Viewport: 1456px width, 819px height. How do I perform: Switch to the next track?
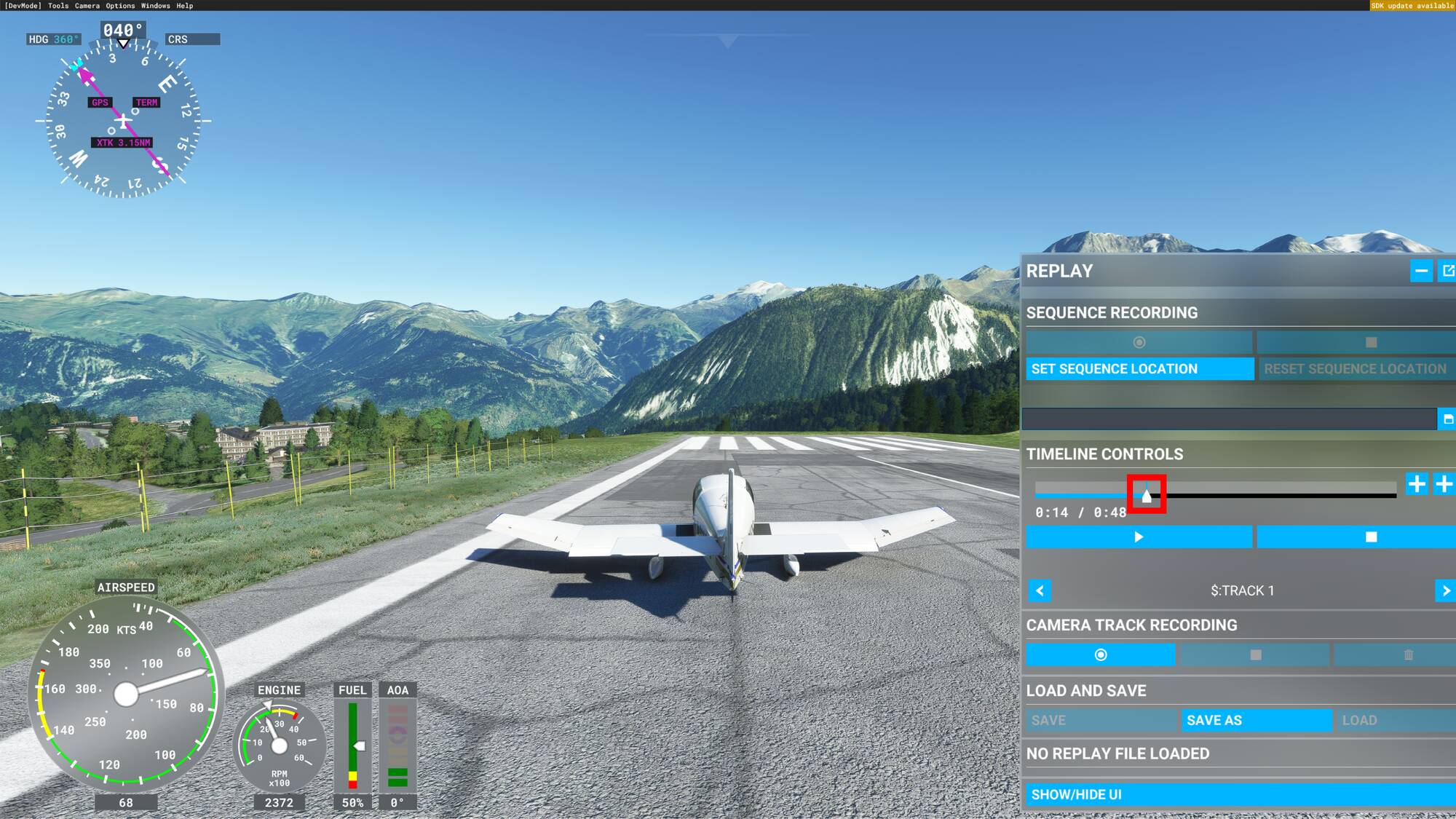tap(1446, 590)
